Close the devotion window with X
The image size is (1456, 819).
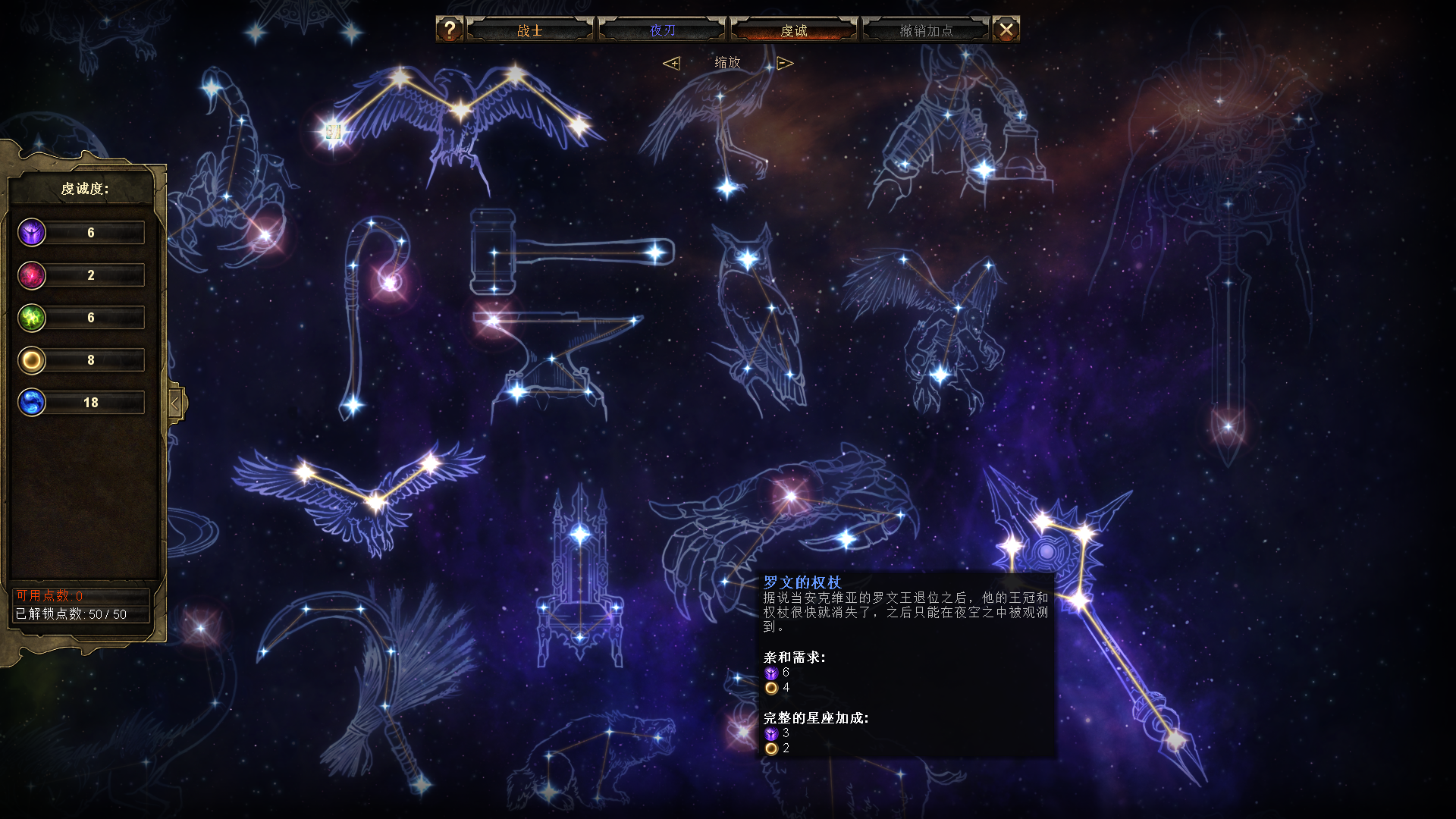[x=1006, y=30]
